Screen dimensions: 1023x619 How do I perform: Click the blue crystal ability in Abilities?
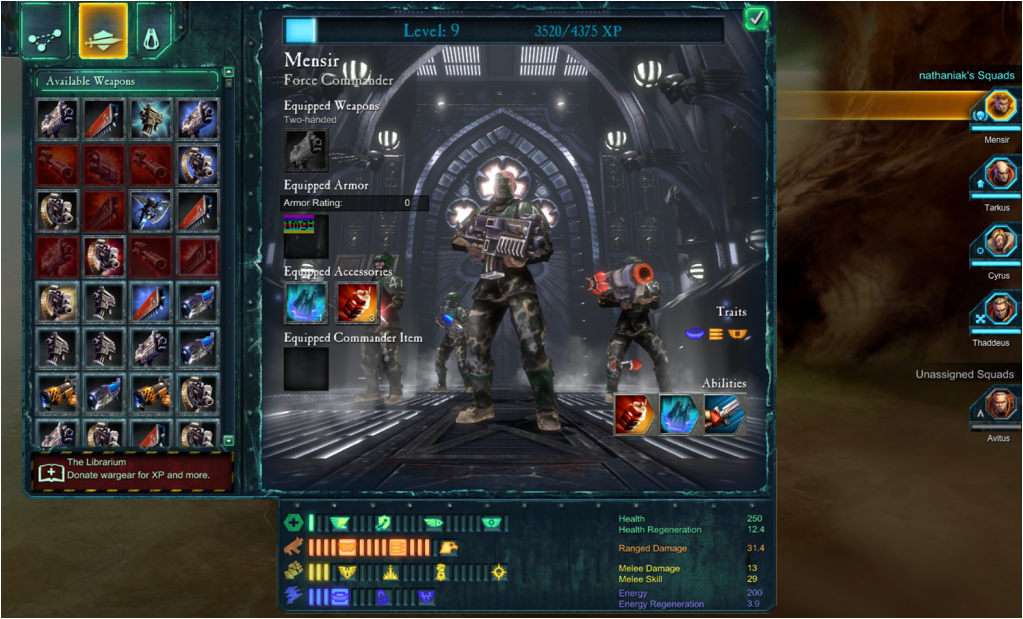(679, 413)
